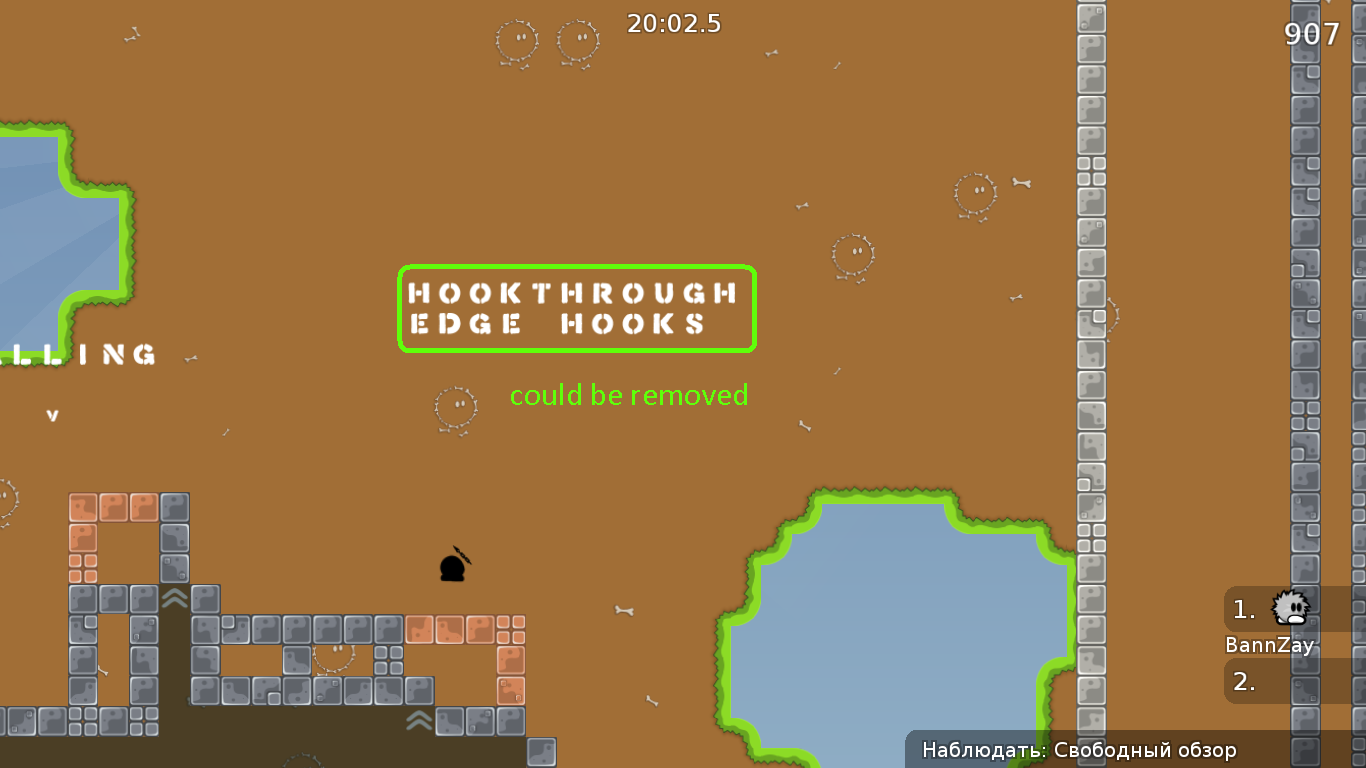Screen dimensions: 1366x768
Task: Click the match timer showing 20:02.5
Action: (675, 24)
